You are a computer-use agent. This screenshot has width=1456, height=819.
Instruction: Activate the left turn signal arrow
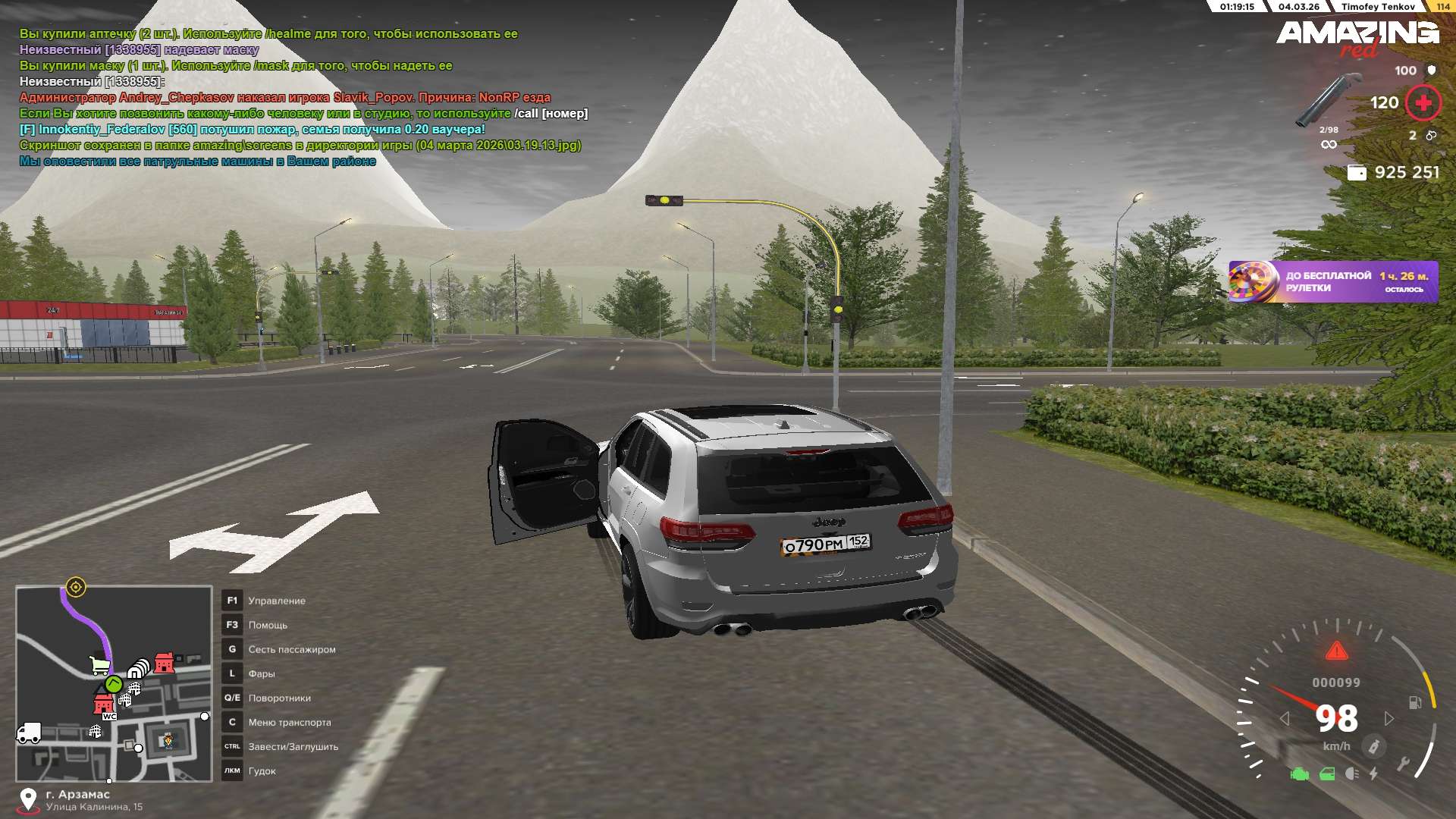point(1285,718)
